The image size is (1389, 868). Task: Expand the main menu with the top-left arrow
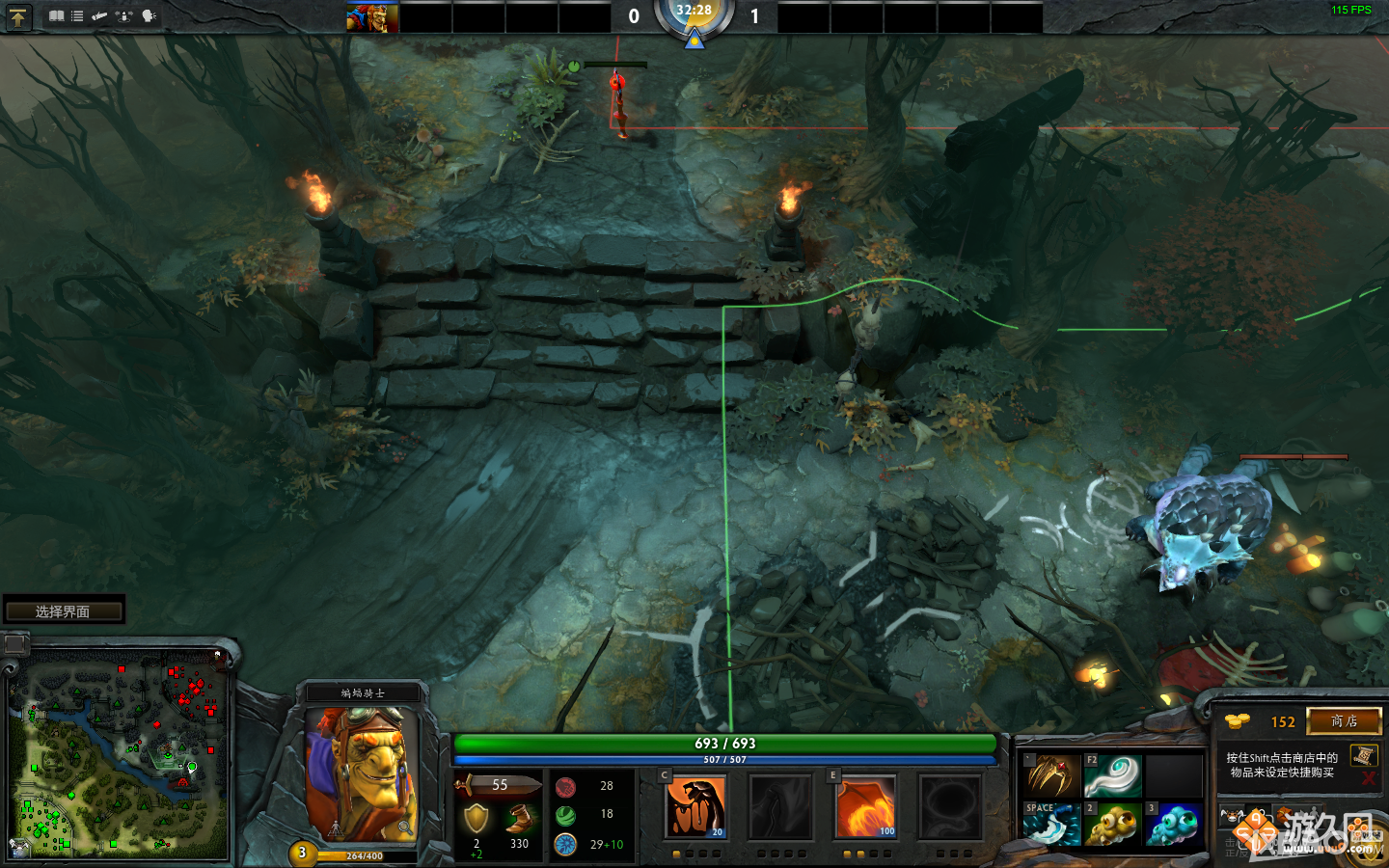[x=17, y=16]
